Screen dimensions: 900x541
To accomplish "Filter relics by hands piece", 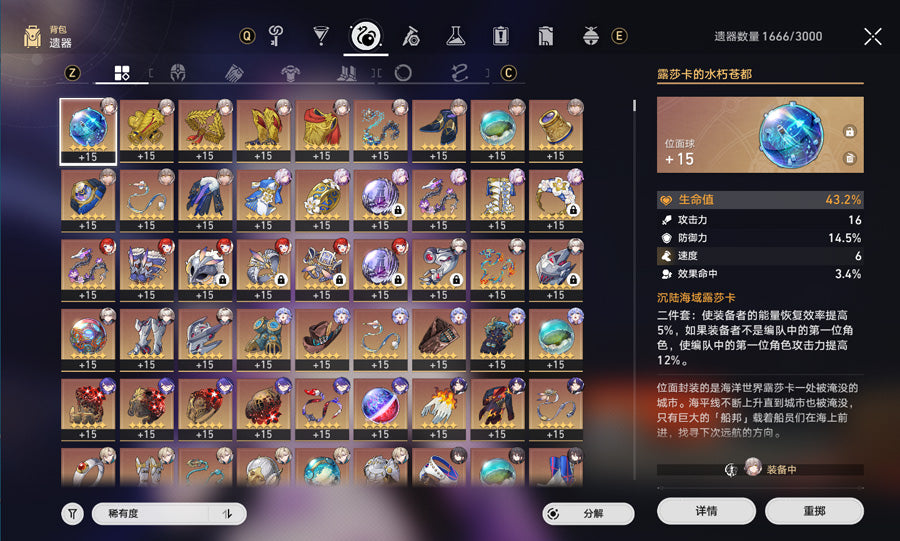I will [x=234, y=73].
